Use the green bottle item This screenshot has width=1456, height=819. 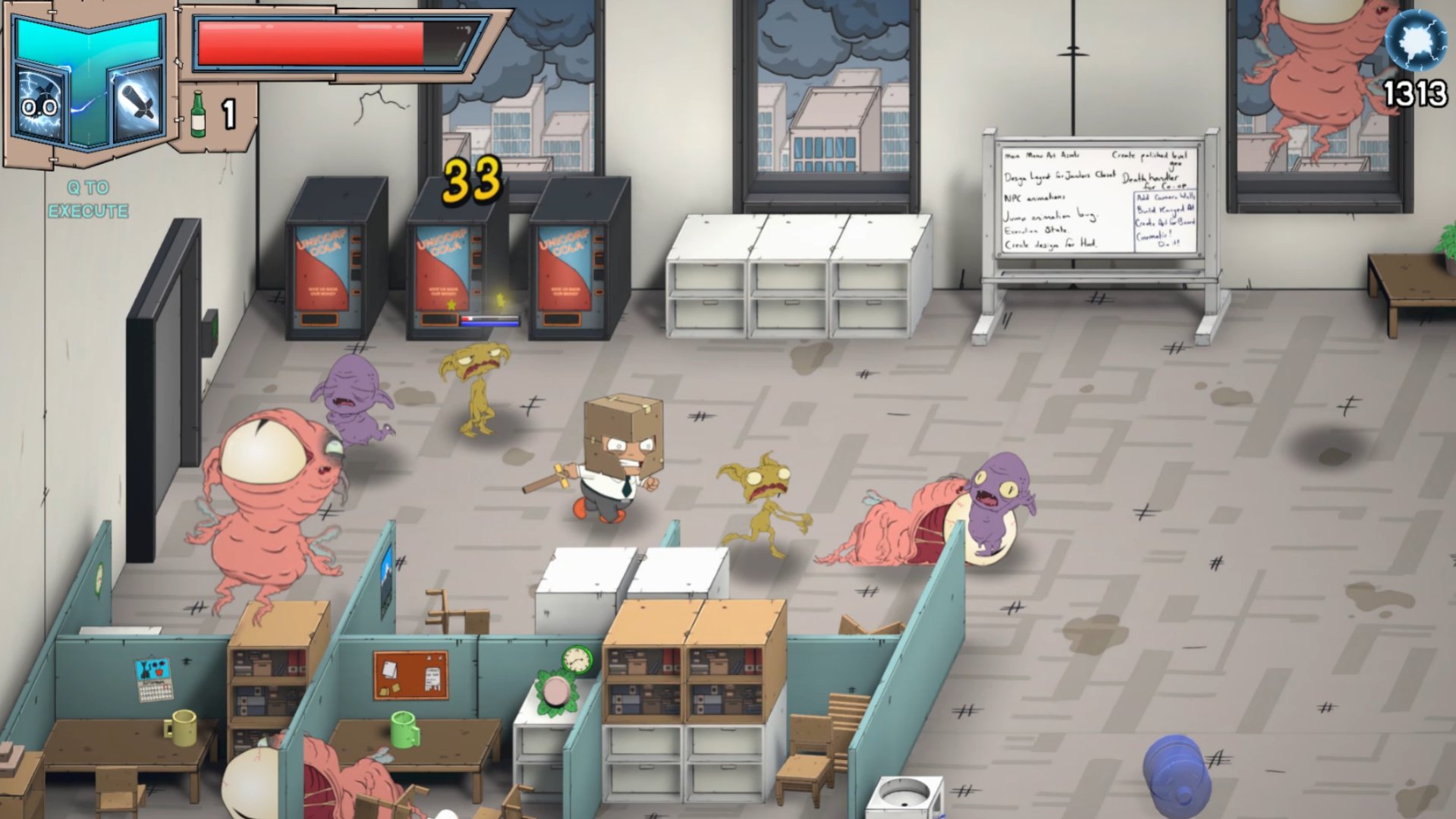click(x=198, y=115)
